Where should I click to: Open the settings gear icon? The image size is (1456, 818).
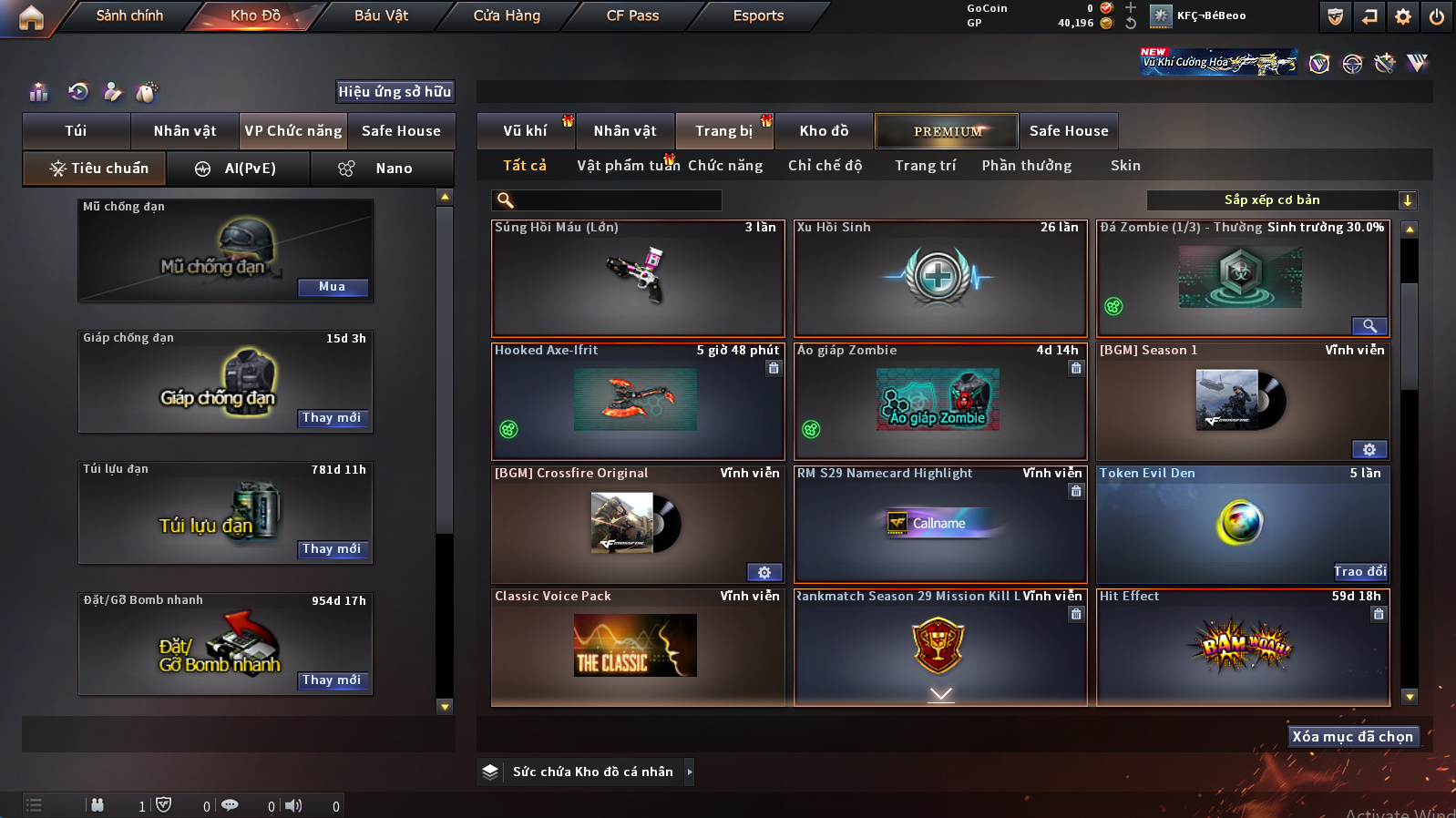[1403, 16]
